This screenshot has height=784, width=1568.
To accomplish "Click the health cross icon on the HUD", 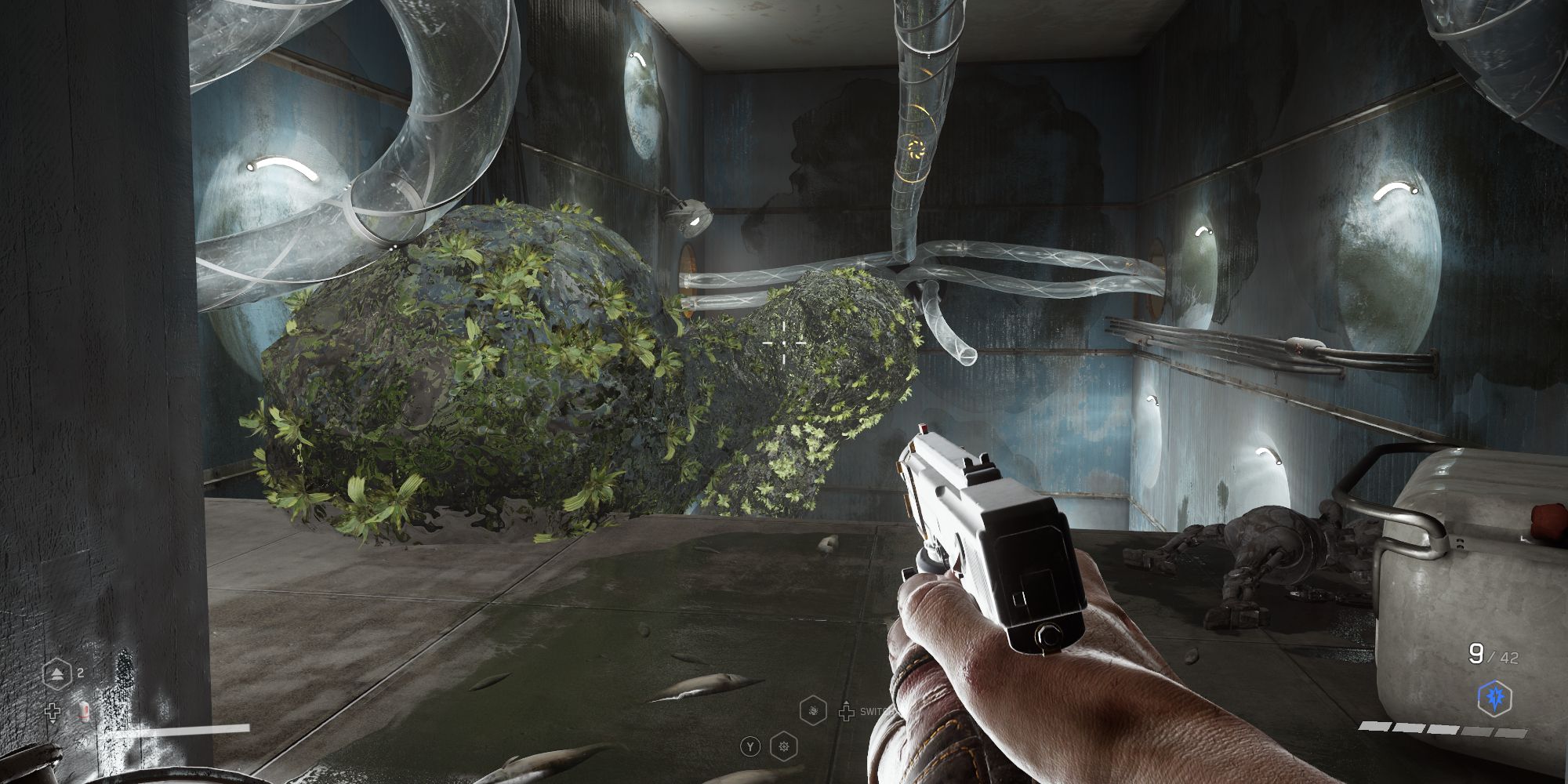I will (x=53, y=710).
